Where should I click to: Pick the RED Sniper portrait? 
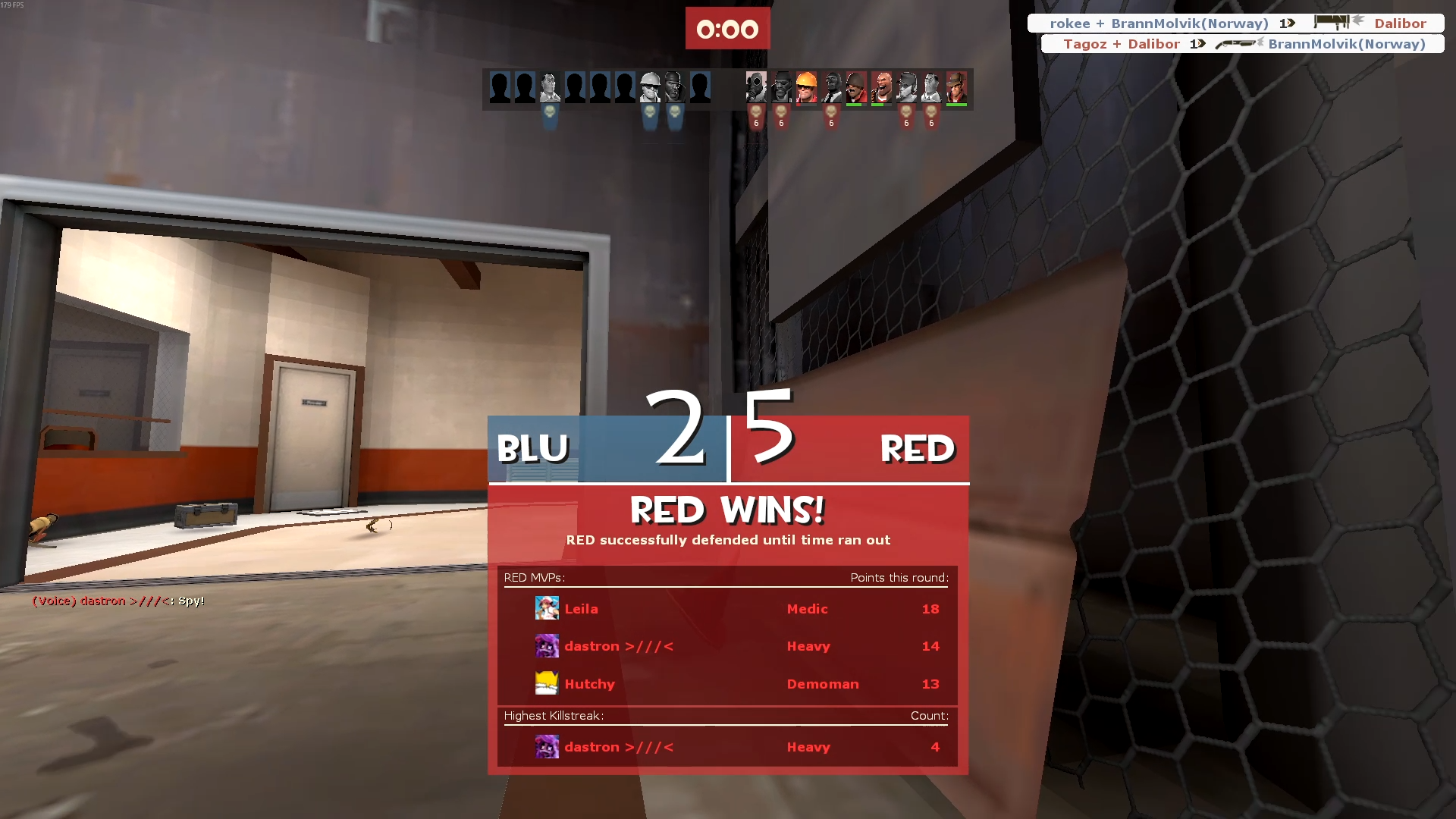pyautogui.click(x=956, y=87)
